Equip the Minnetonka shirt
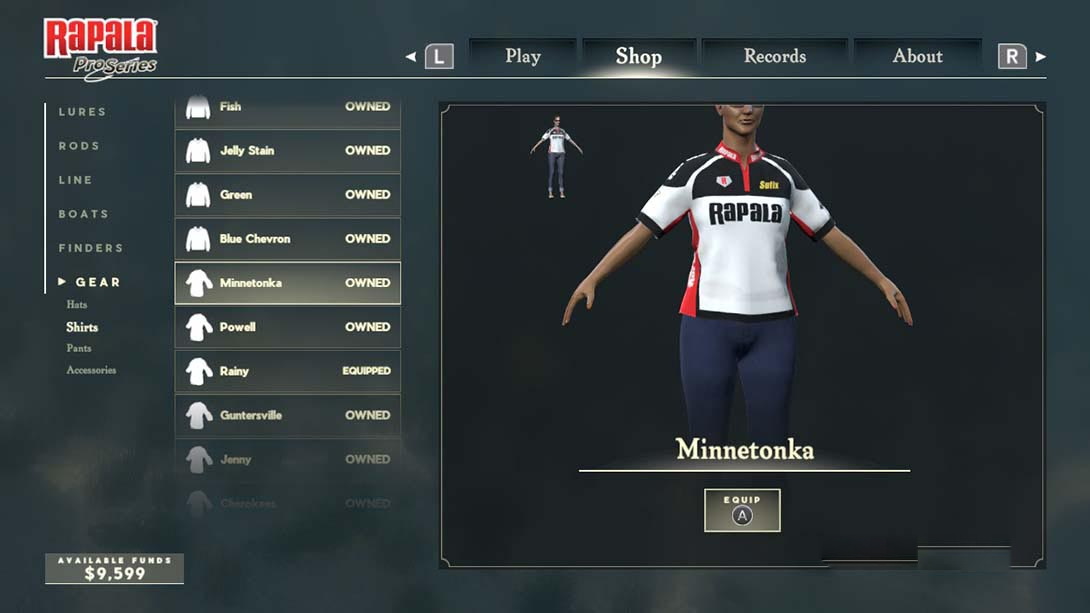This screenshot has width=1090, height=613. (742, 510)
